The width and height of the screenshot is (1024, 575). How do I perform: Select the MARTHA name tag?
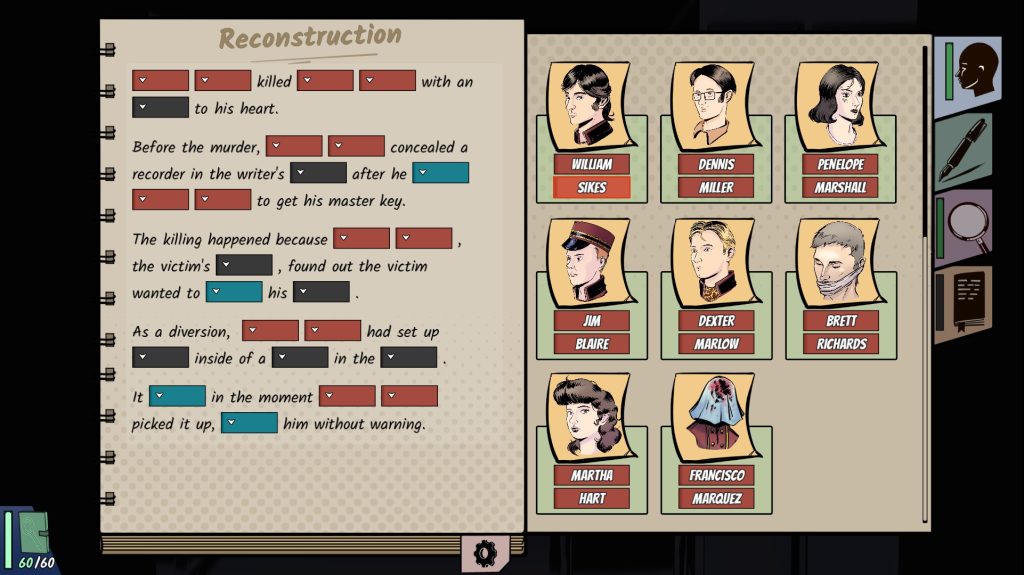[592, 475]
